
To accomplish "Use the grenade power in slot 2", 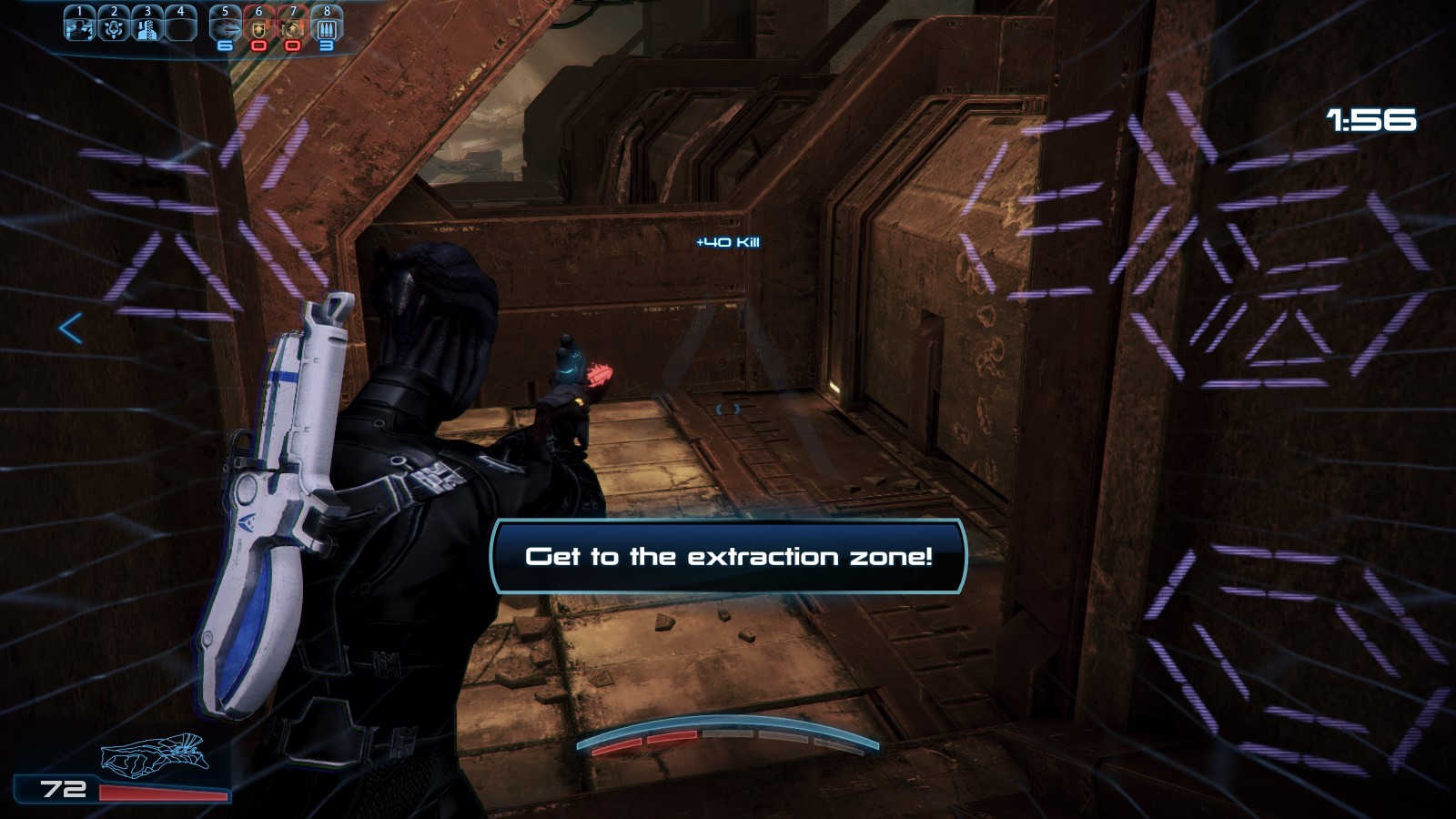I will coord(114,25).
